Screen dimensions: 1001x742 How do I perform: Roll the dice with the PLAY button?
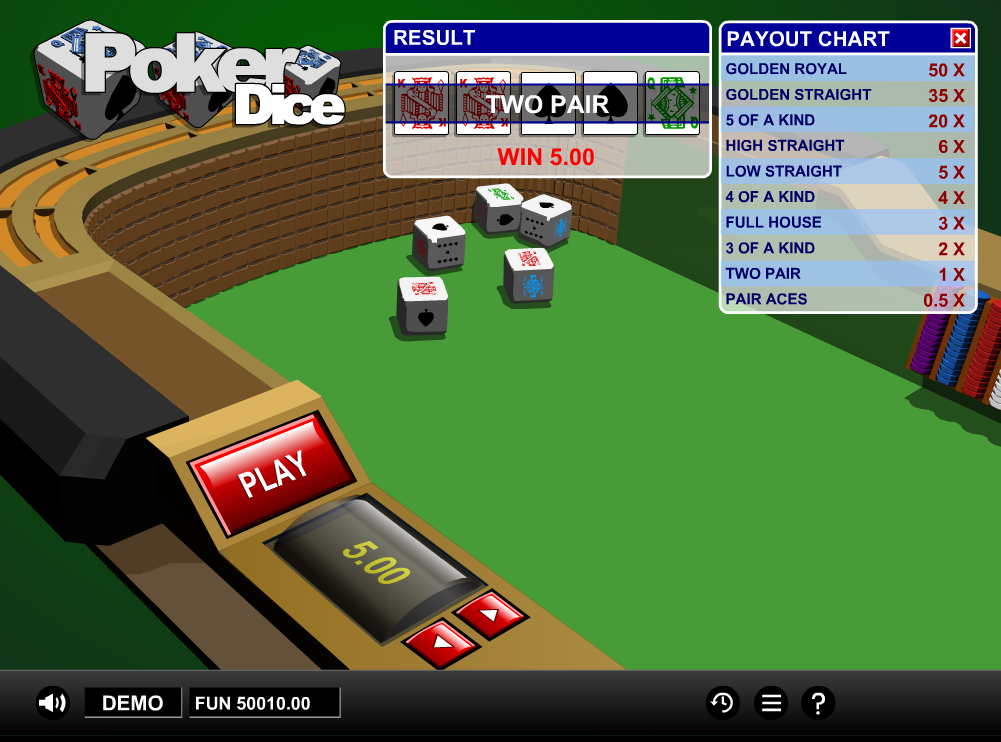pos(271,474)
